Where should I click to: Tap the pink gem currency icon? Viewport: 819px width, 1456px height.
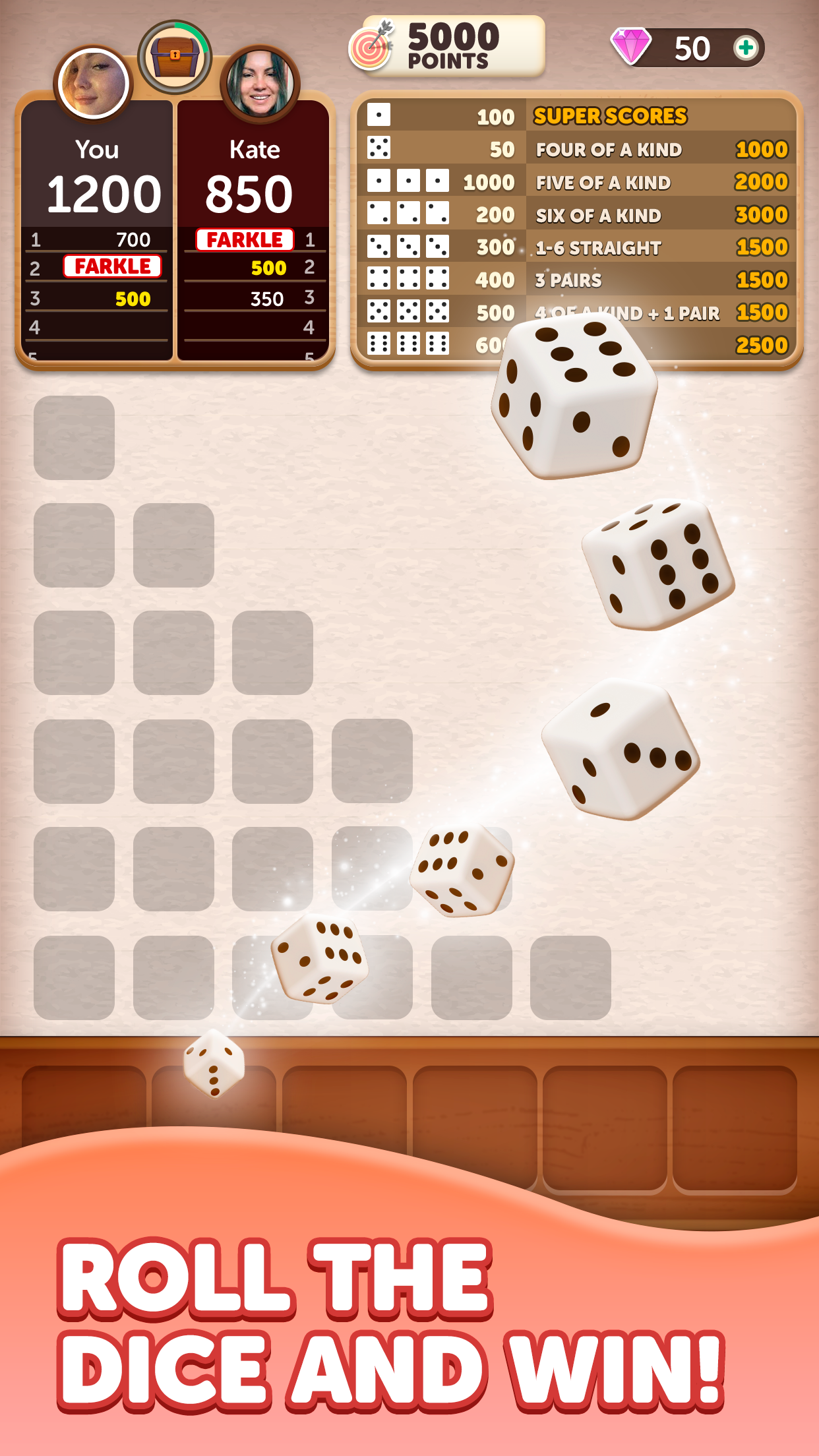(631, 47)
